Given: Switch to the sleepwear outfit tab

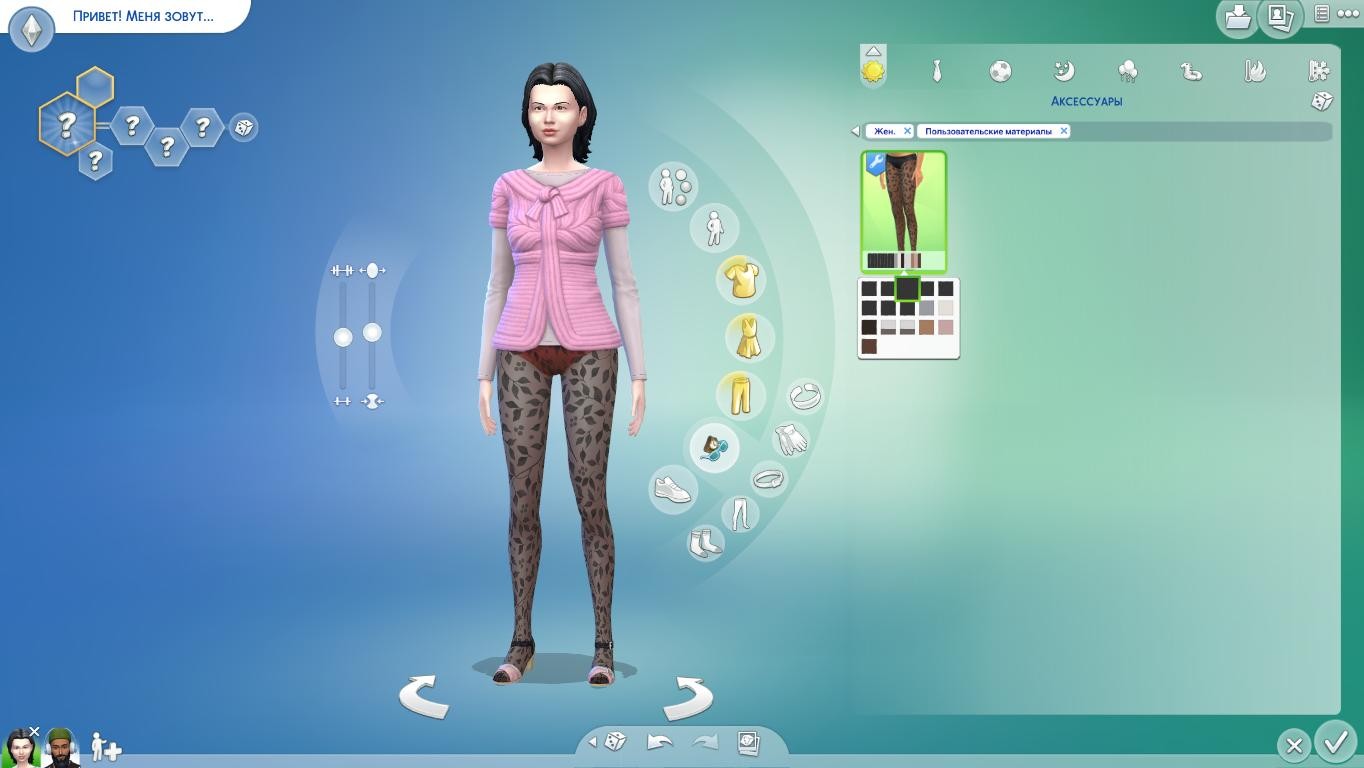Looking at the screenshot, I should [x=1064, y=71].
